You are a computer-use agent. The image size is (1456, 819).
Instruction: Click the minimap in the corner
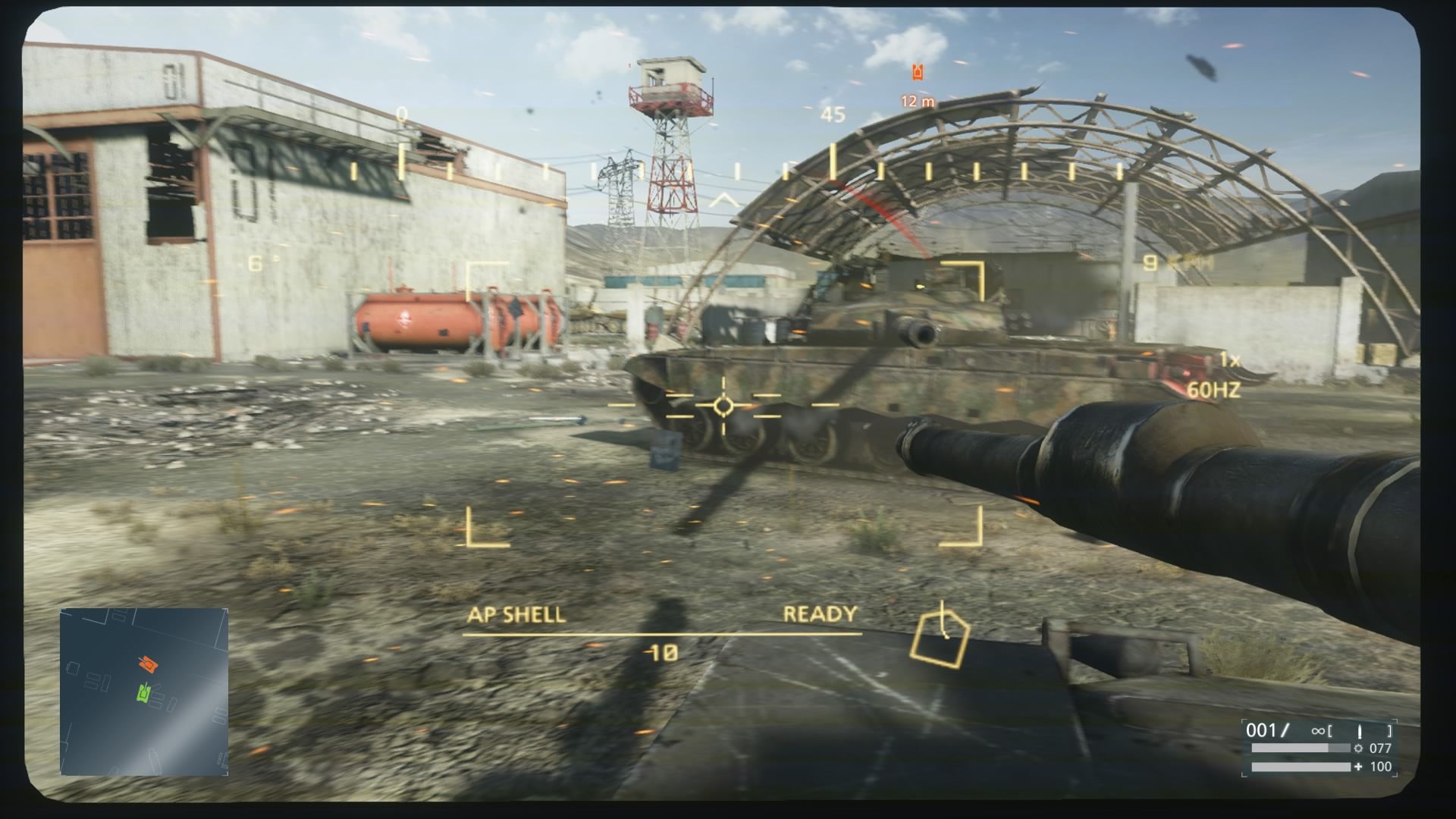144,692
